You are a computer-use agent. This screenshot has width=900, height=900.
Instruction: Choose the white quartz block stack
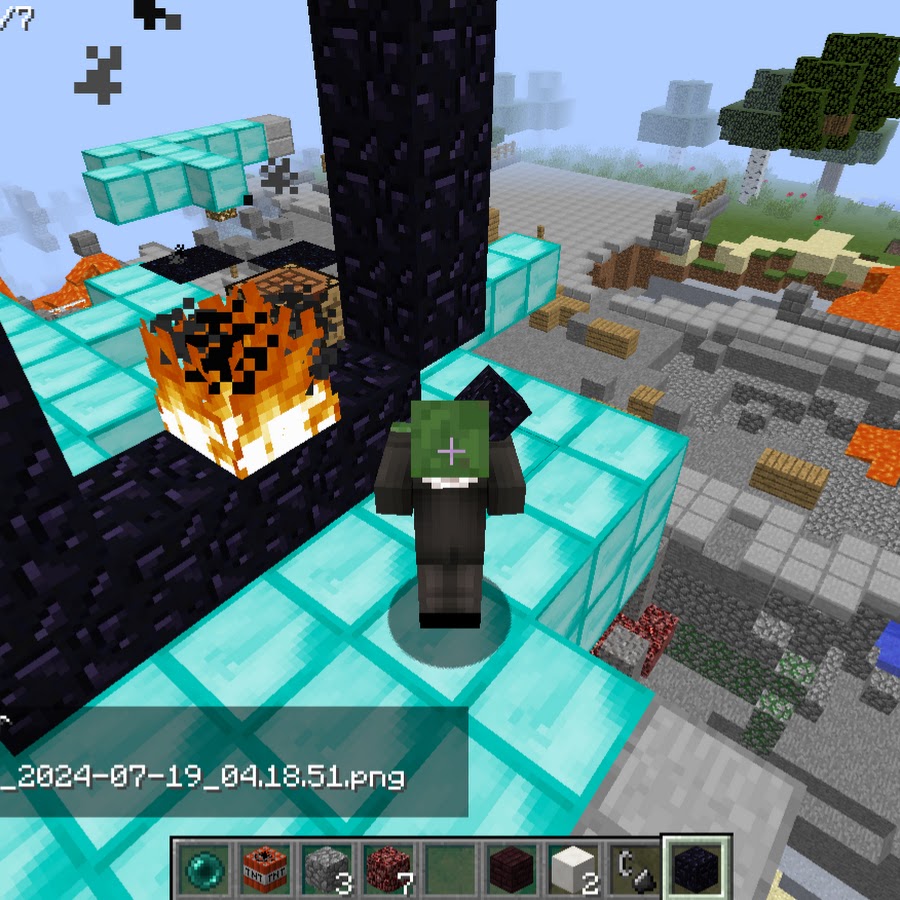point(574,868)
